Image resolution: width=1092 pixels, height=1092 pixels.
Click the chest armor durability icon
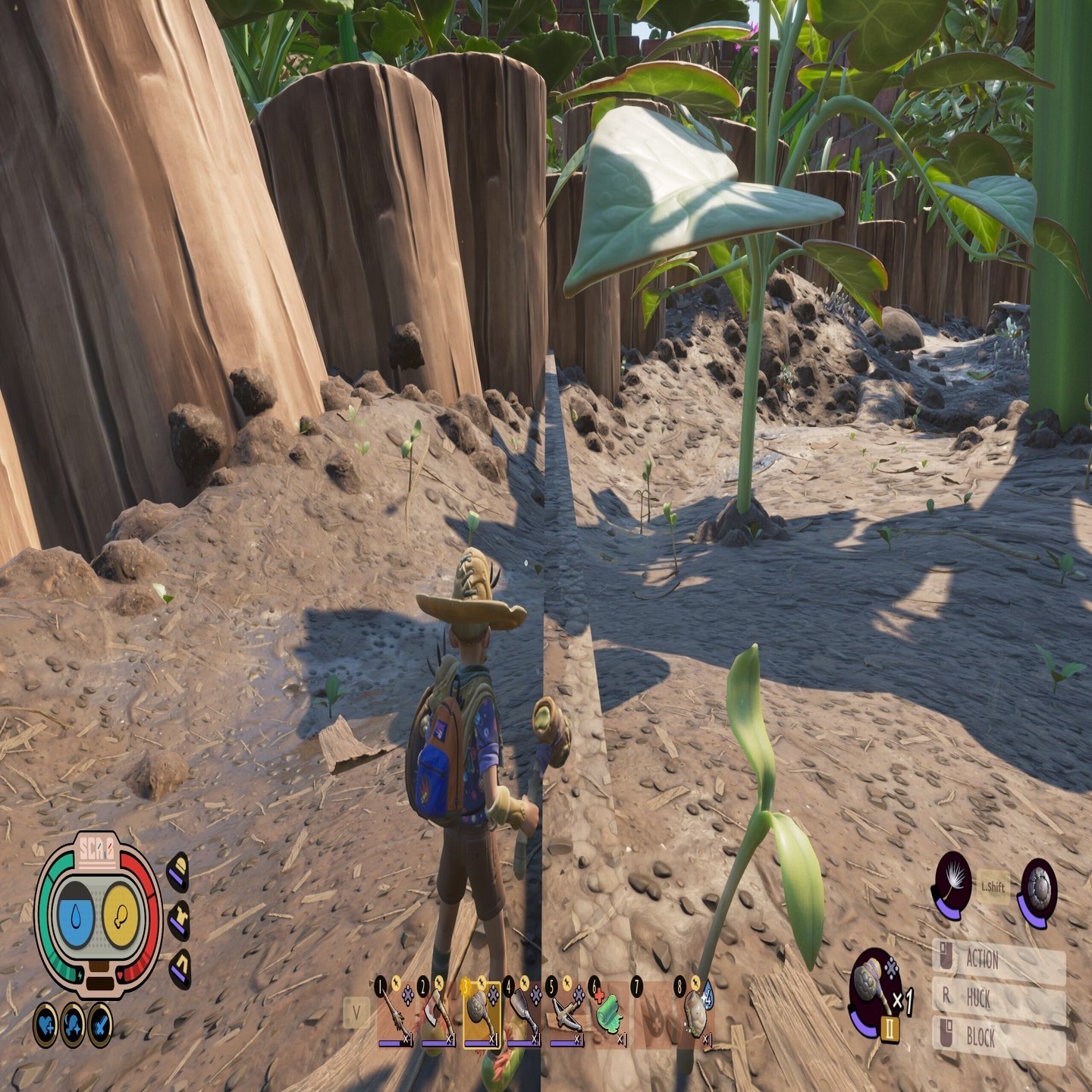pos(179,920)
